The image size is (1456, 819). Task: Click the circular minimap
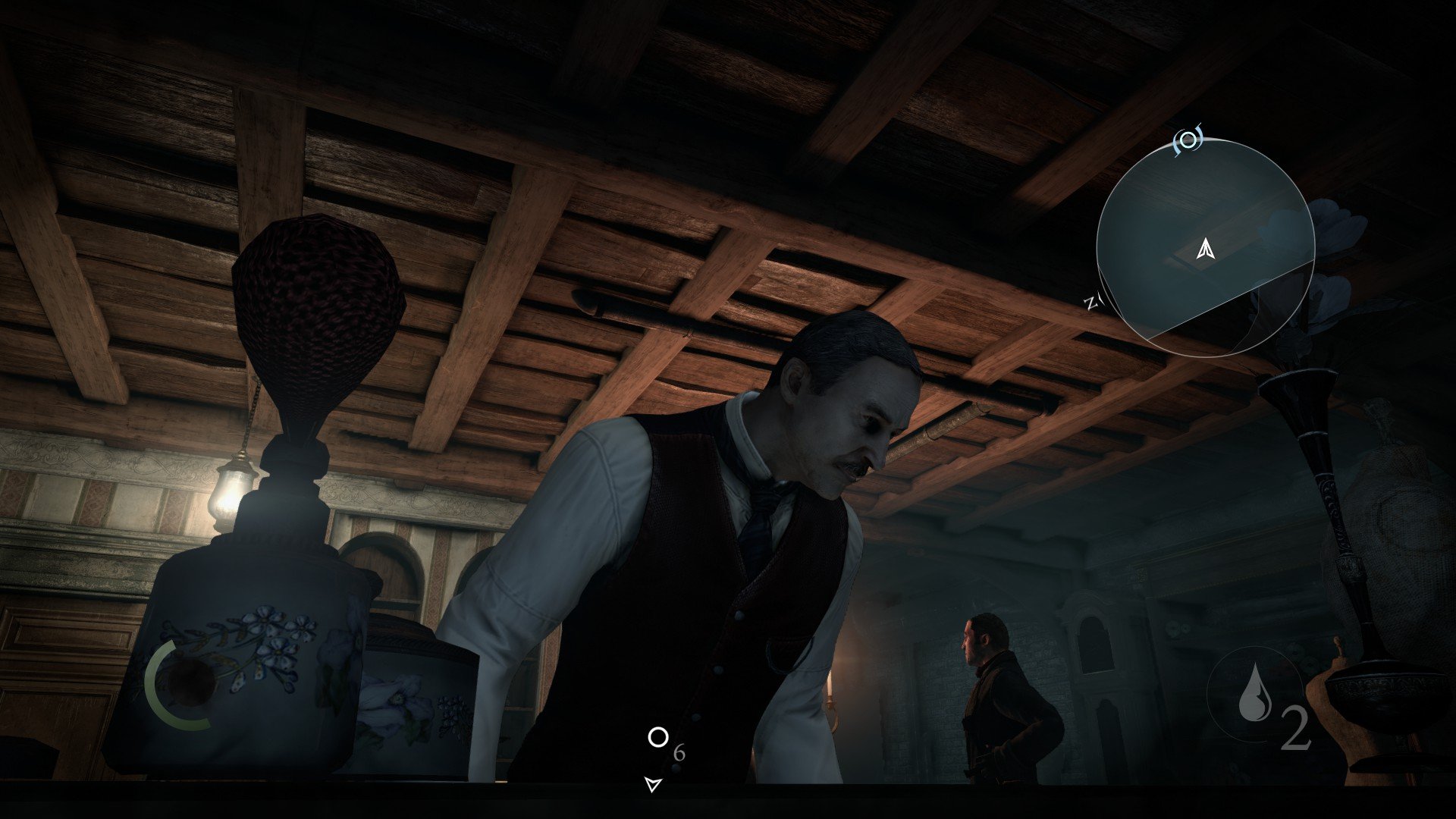[1205, 247]
